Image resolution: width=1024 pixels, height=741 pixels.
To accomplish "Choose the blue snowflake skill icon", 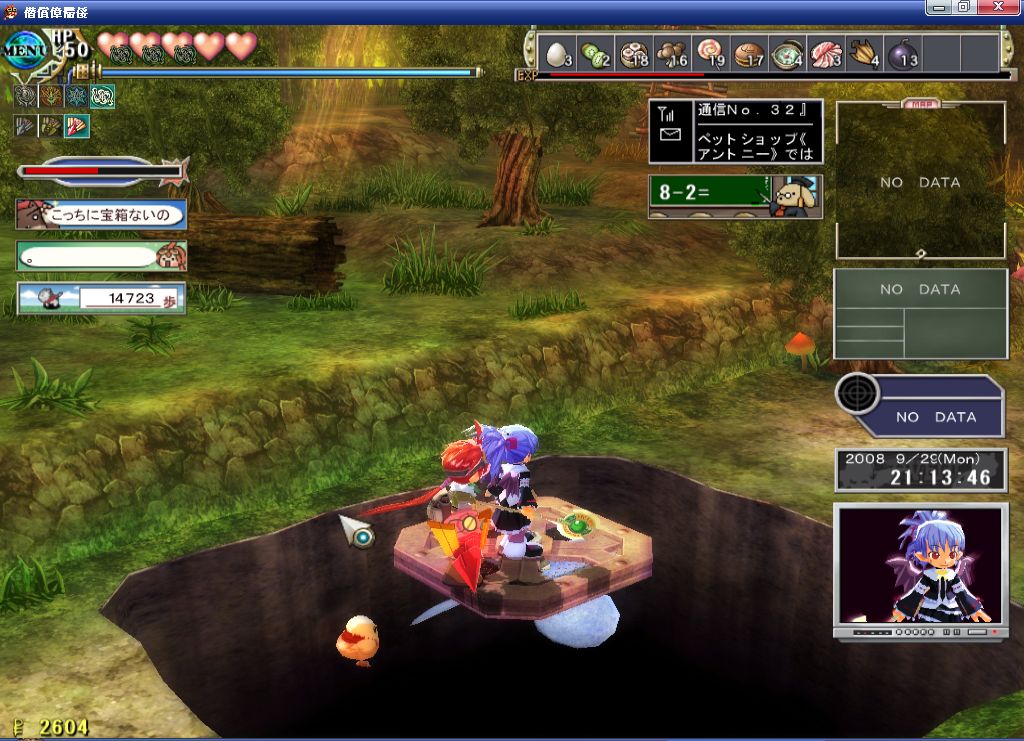I will (x=77, y=96).
